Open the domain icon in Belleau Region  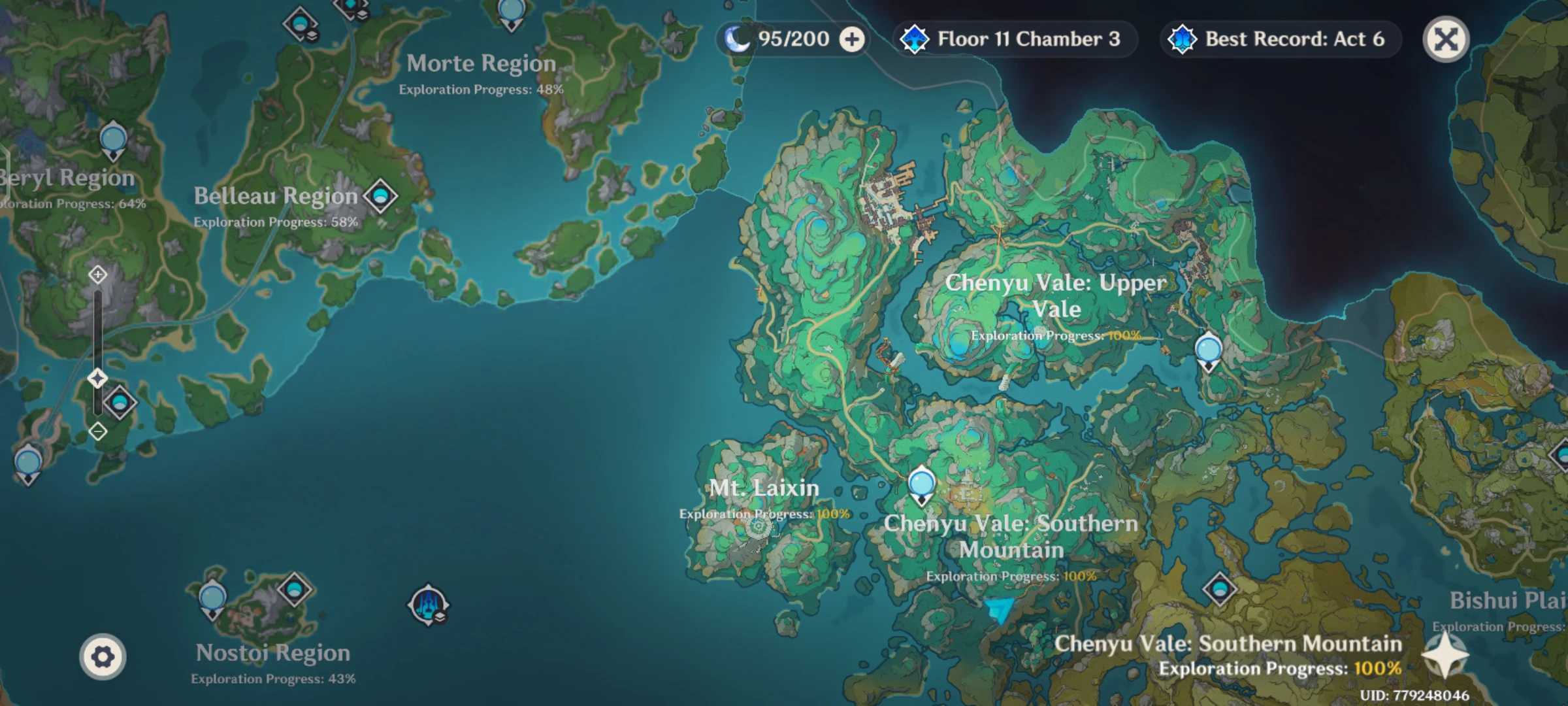[x=381, y=193]
